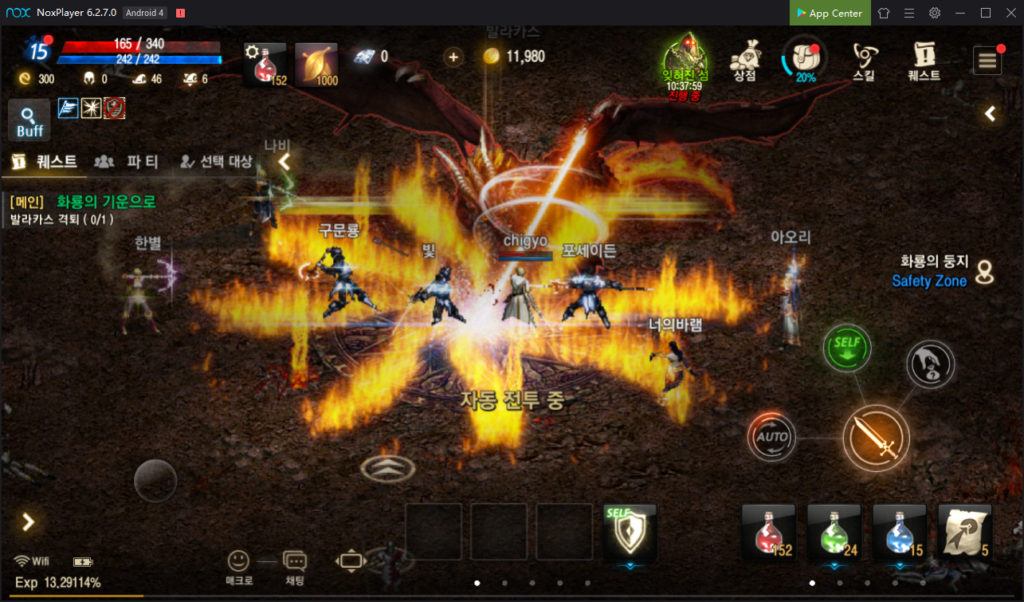Toggle the AUTO battle button
This screenshot has height=602, width=1024.
click(772, 437)
